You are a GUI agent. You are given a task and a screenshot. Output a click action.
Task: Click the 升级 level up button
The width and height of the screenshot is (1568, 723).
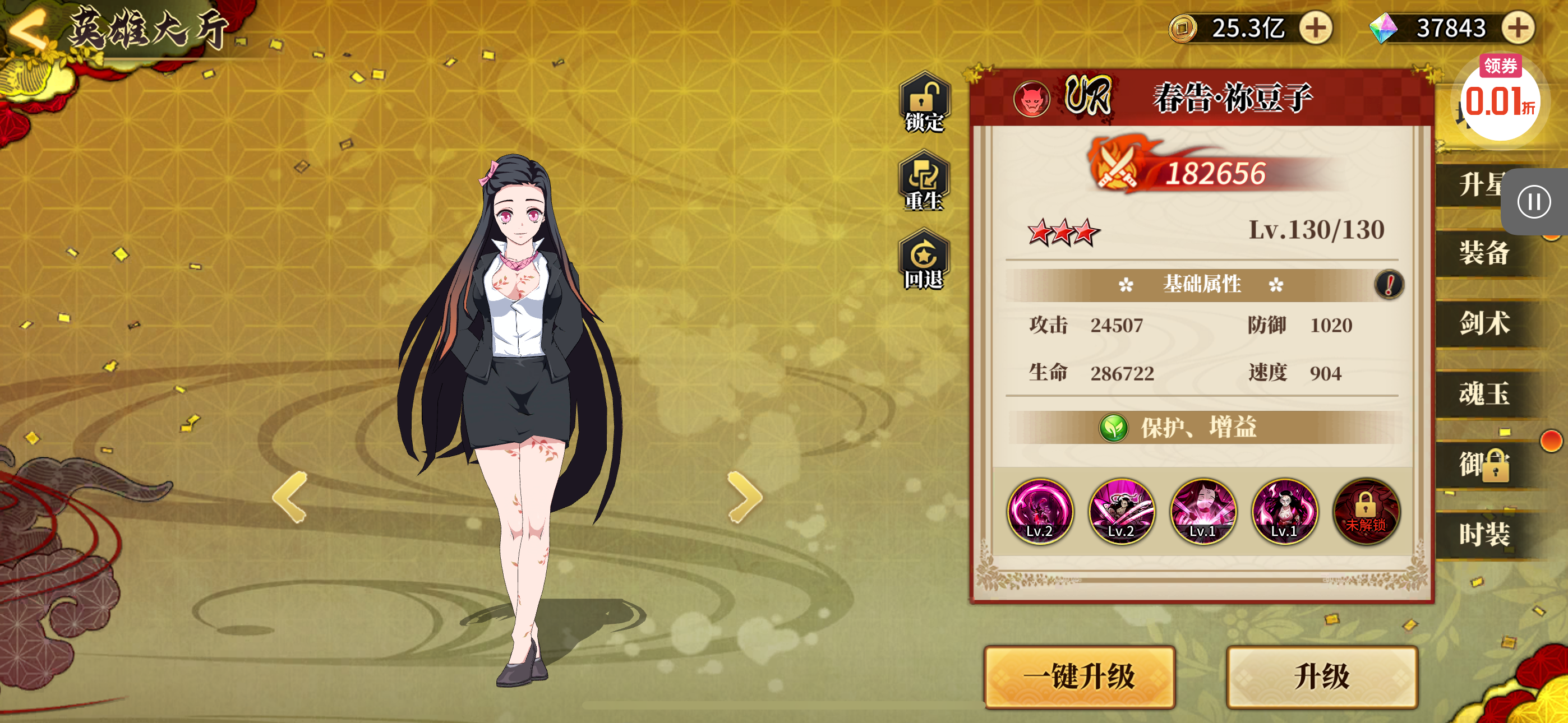pos(1321,676)
